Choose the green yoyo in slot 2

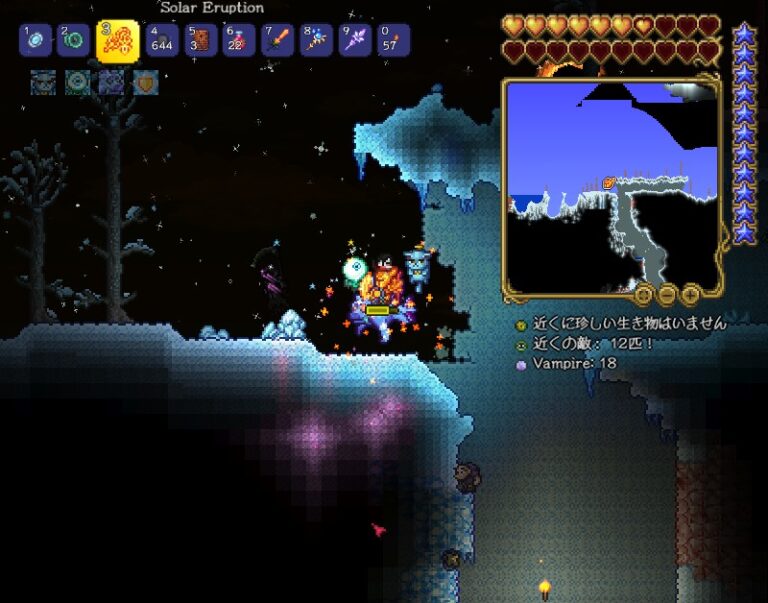pyautogui.click(x=73, y=41)
